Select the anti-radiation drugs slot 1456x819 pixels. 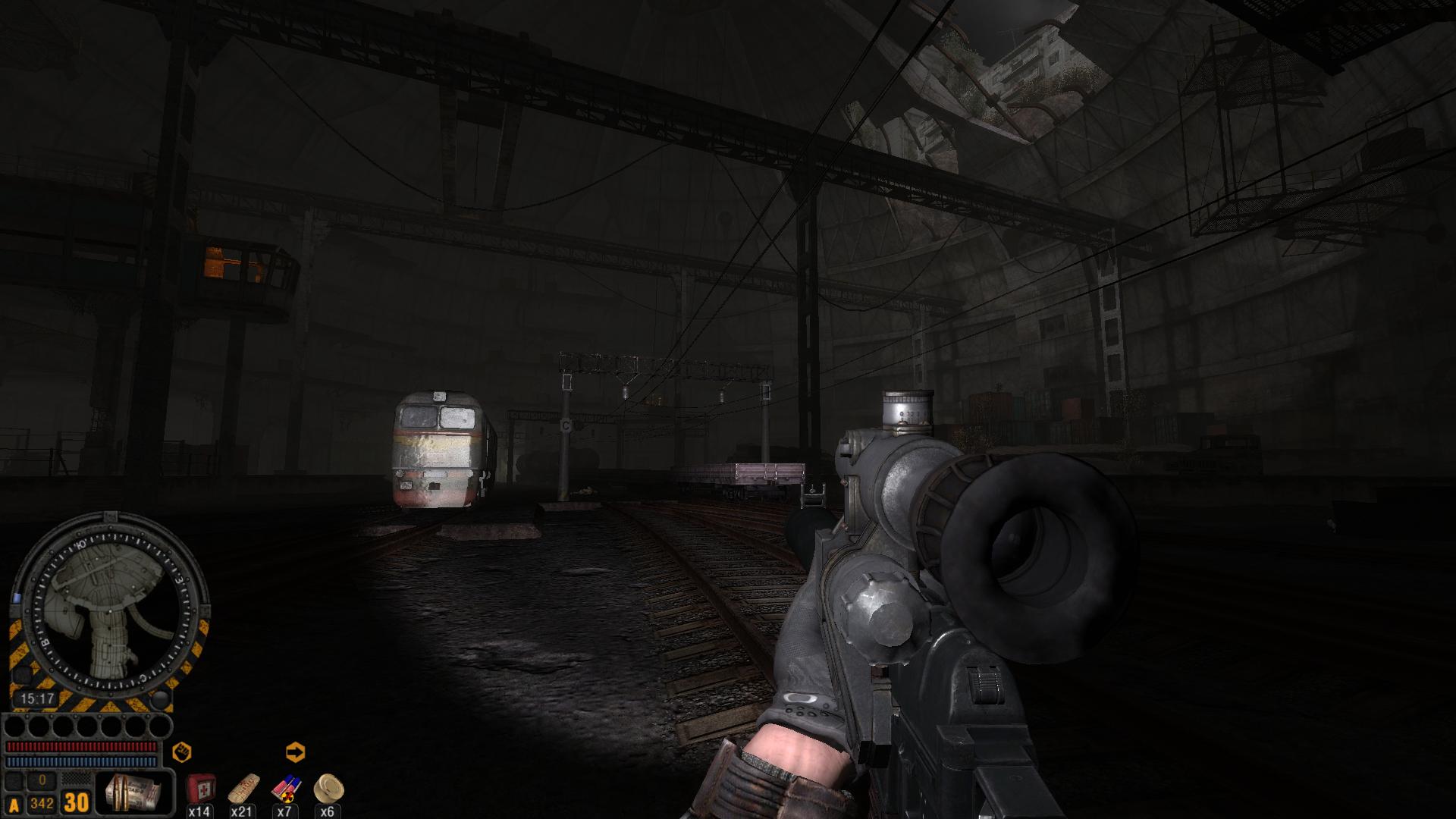(285, 789)
